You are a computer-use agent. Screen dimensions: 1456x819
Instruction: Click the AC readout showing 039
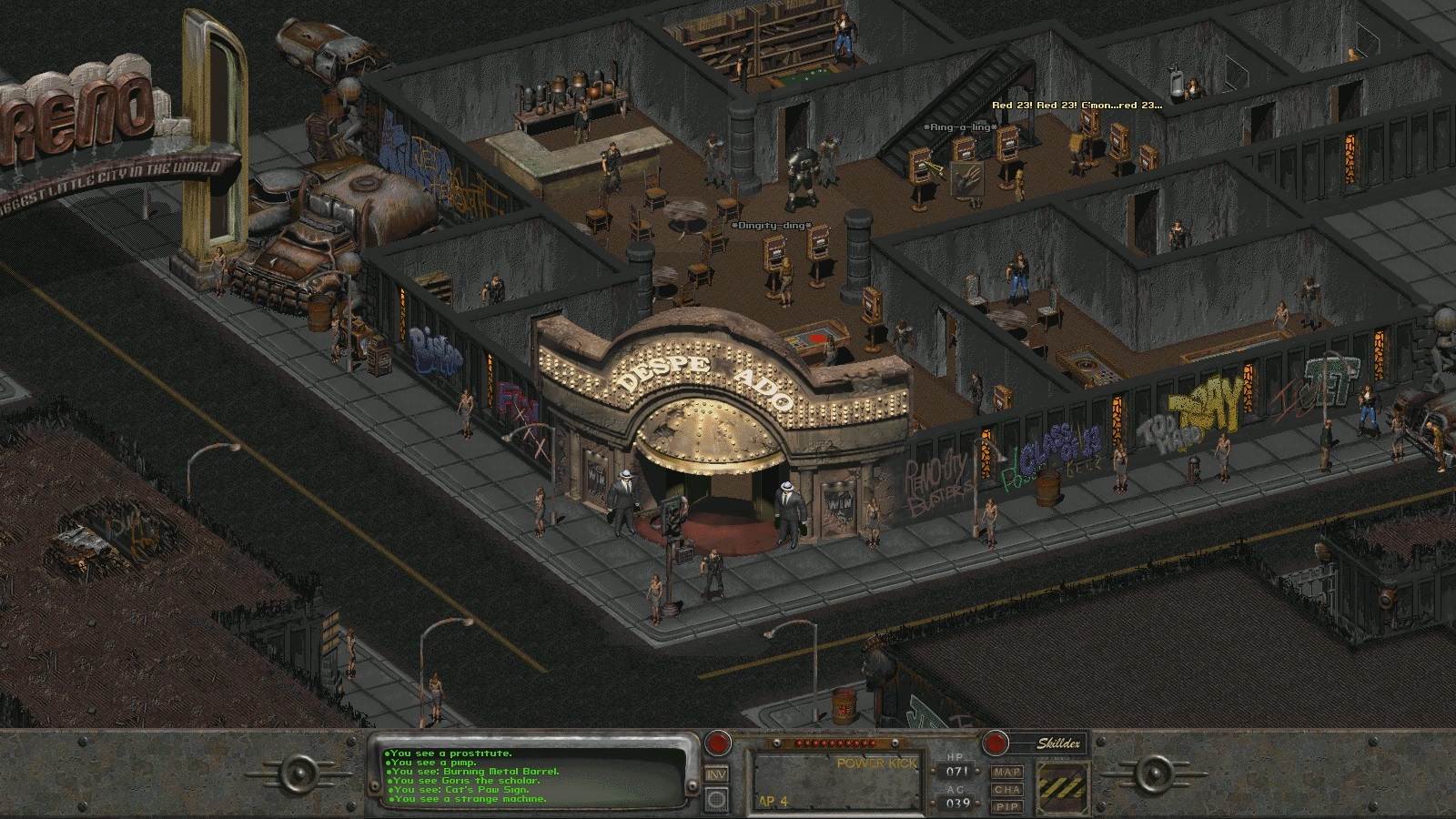(959, 803)
